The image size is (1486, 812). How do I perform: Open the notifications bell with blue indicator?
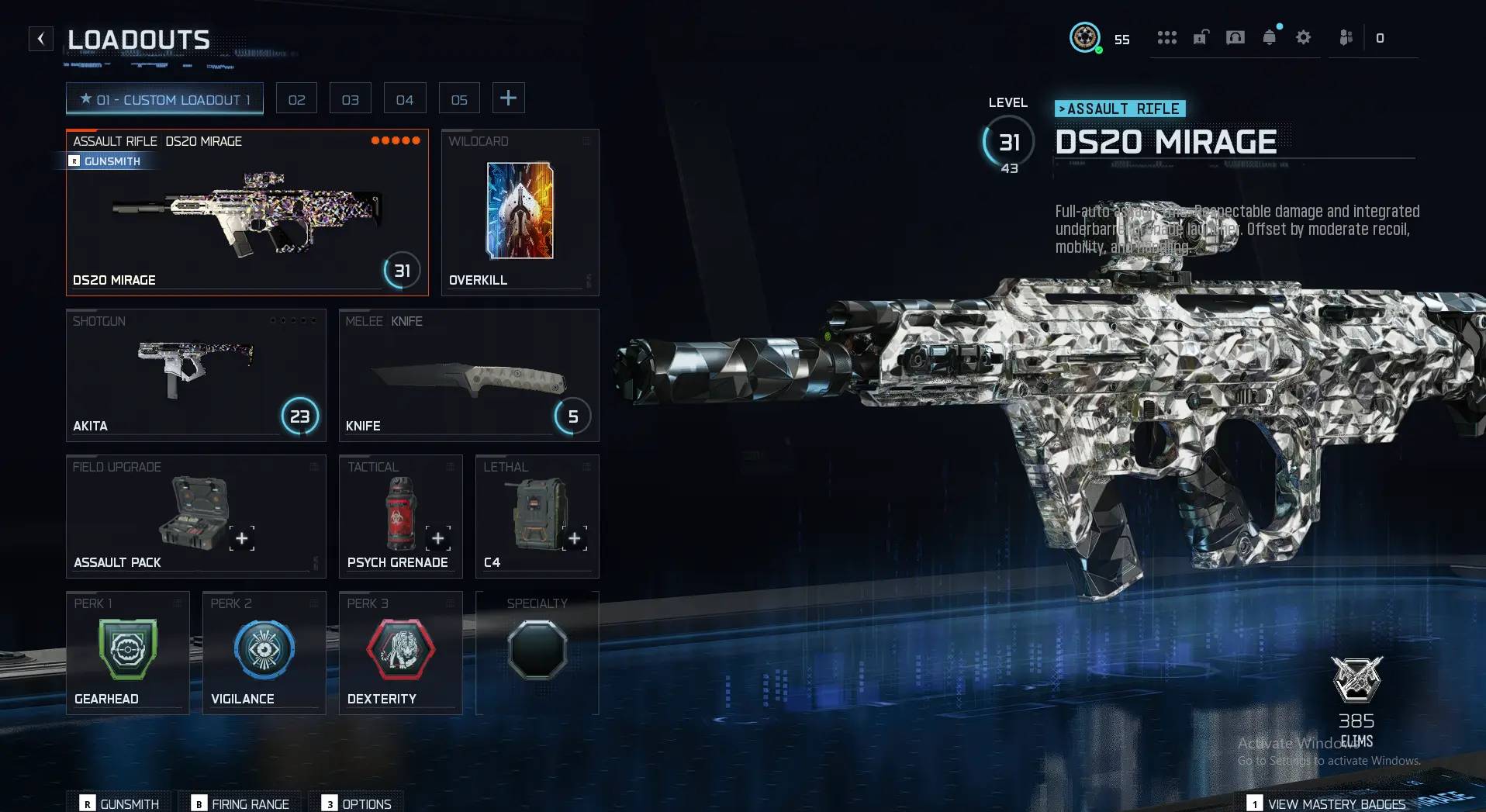[1268, 37]
